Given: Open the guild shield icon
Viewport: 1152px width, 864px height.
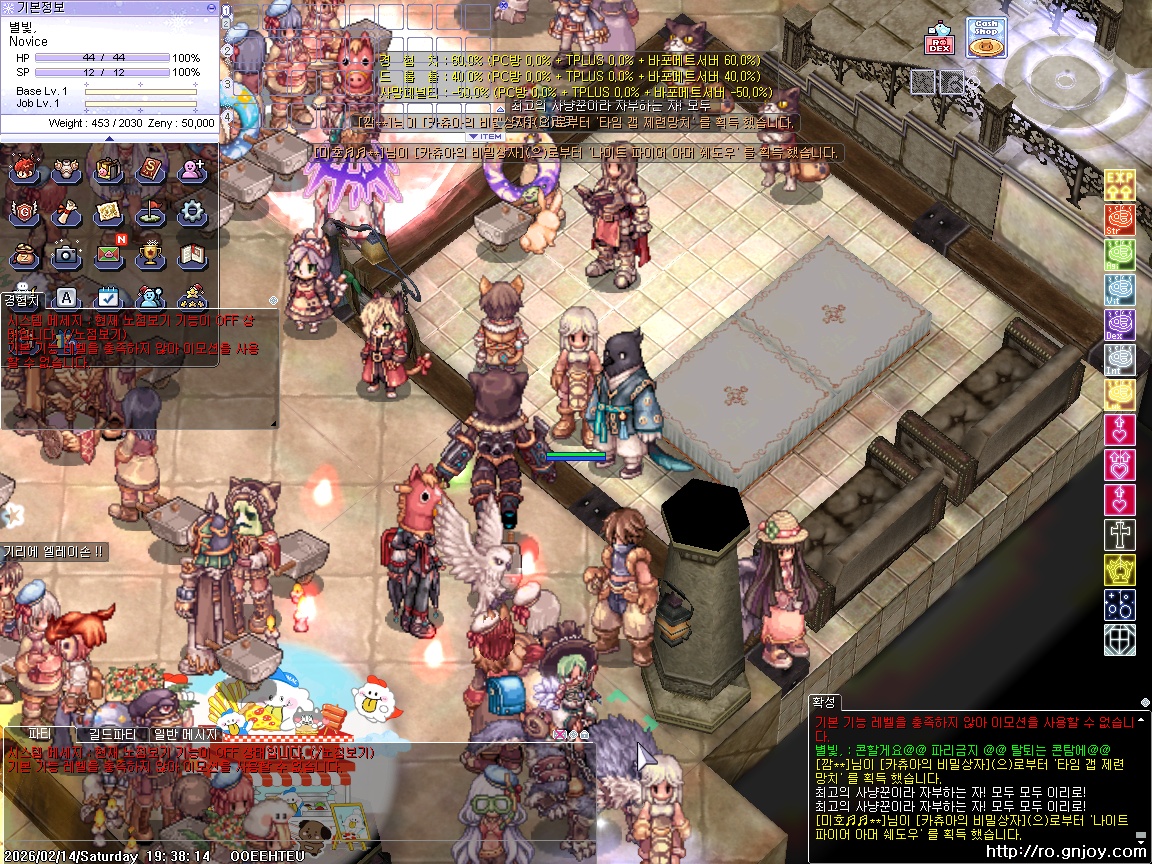Looking at the screenshot, I should coord(24,212).
